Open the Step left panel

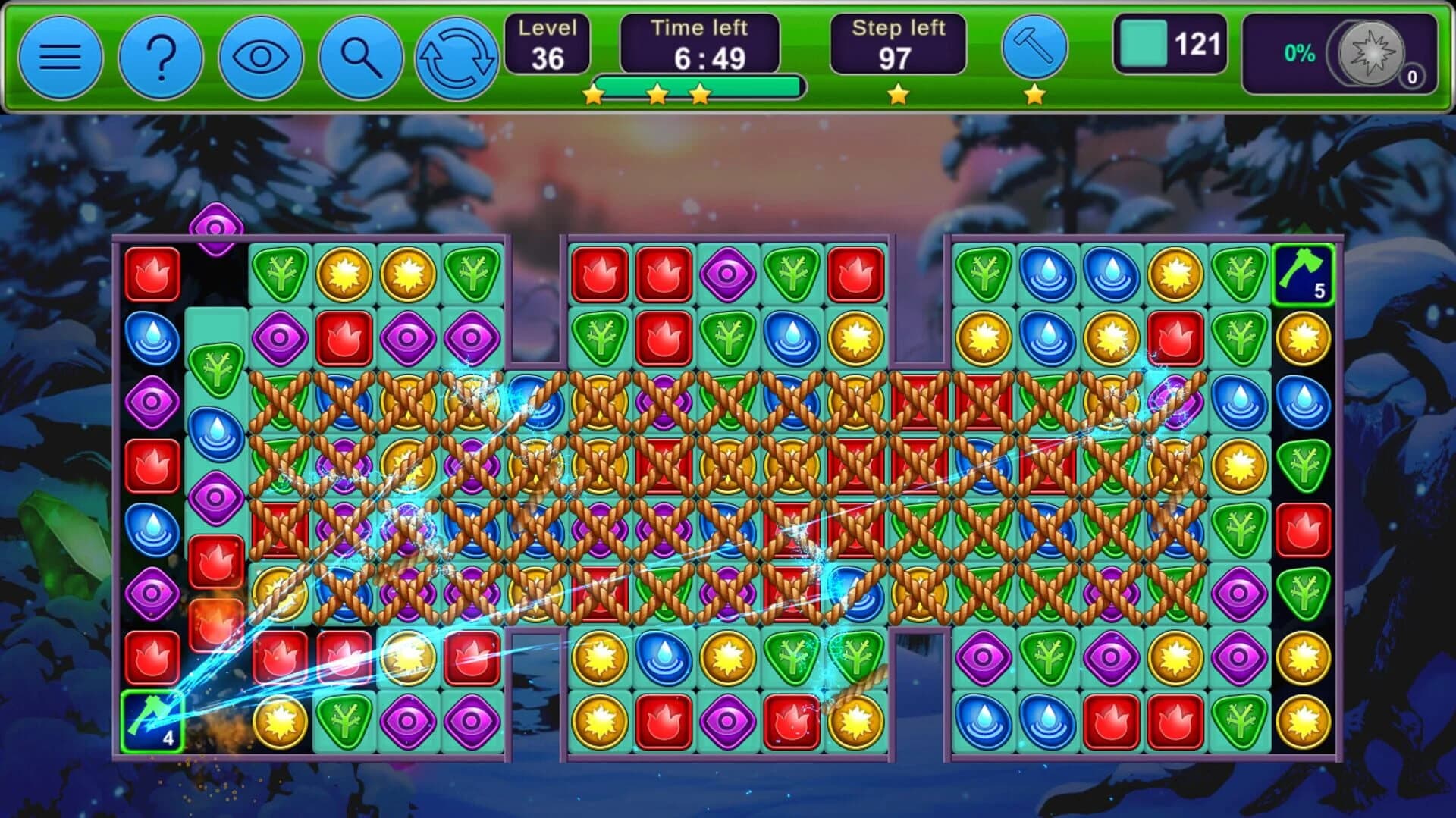click(899, 44)
